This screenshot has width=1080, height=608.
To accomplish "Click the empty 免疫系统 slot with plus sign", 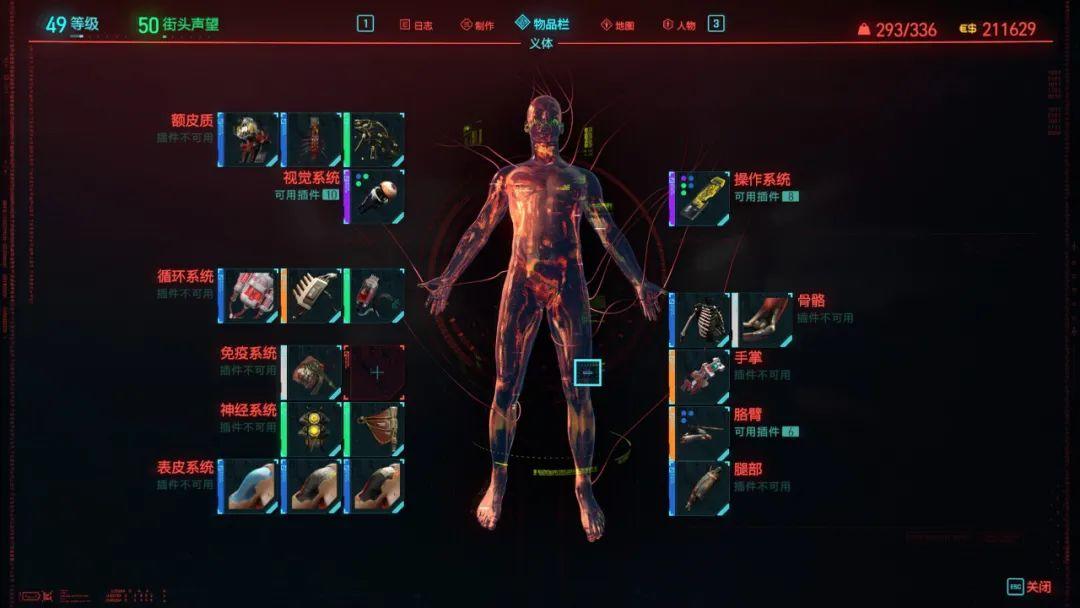I will [376, 372].
